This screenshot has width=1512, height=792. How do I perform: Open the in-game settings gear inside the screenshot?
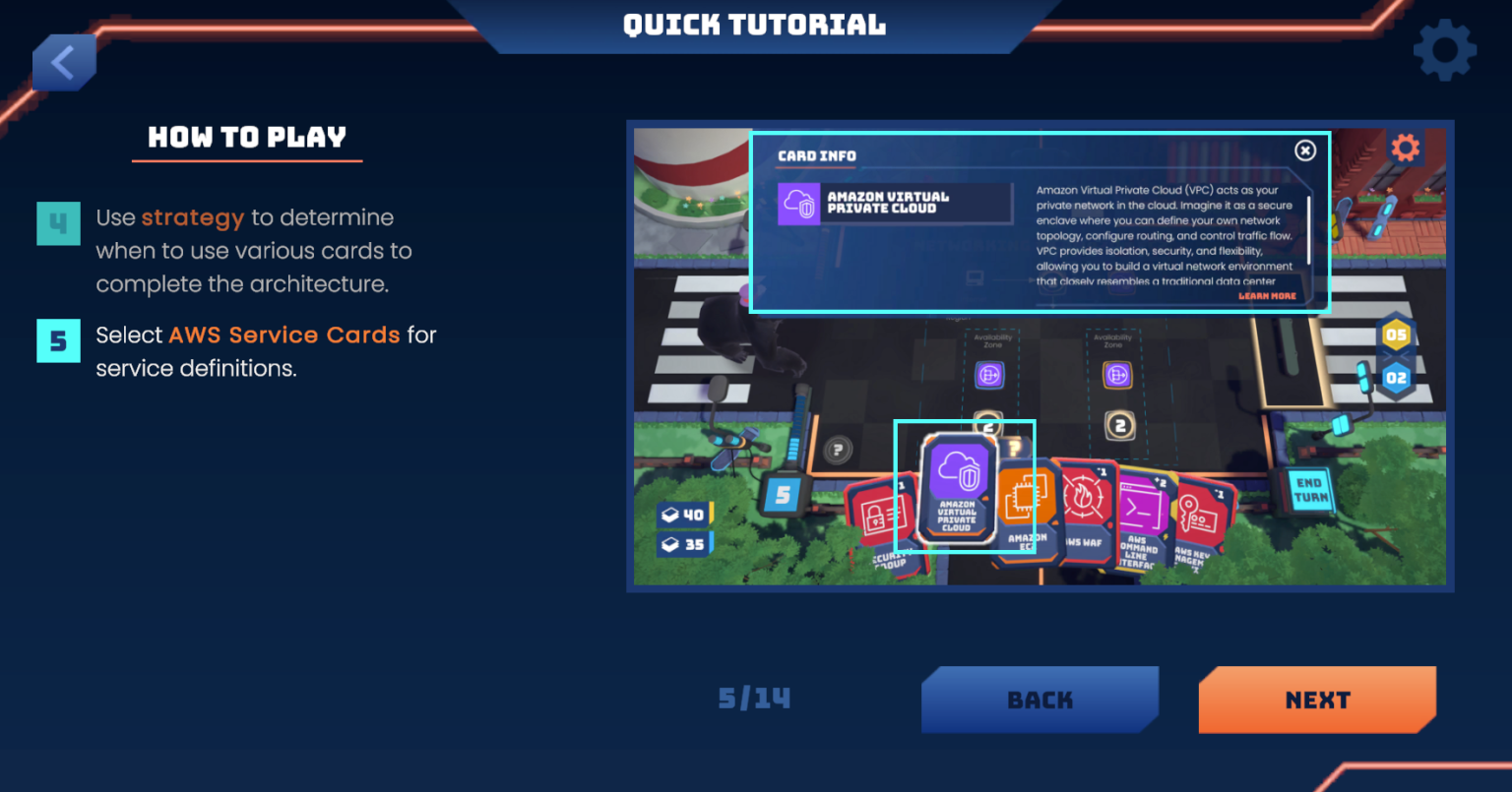tap(1405, 148)
